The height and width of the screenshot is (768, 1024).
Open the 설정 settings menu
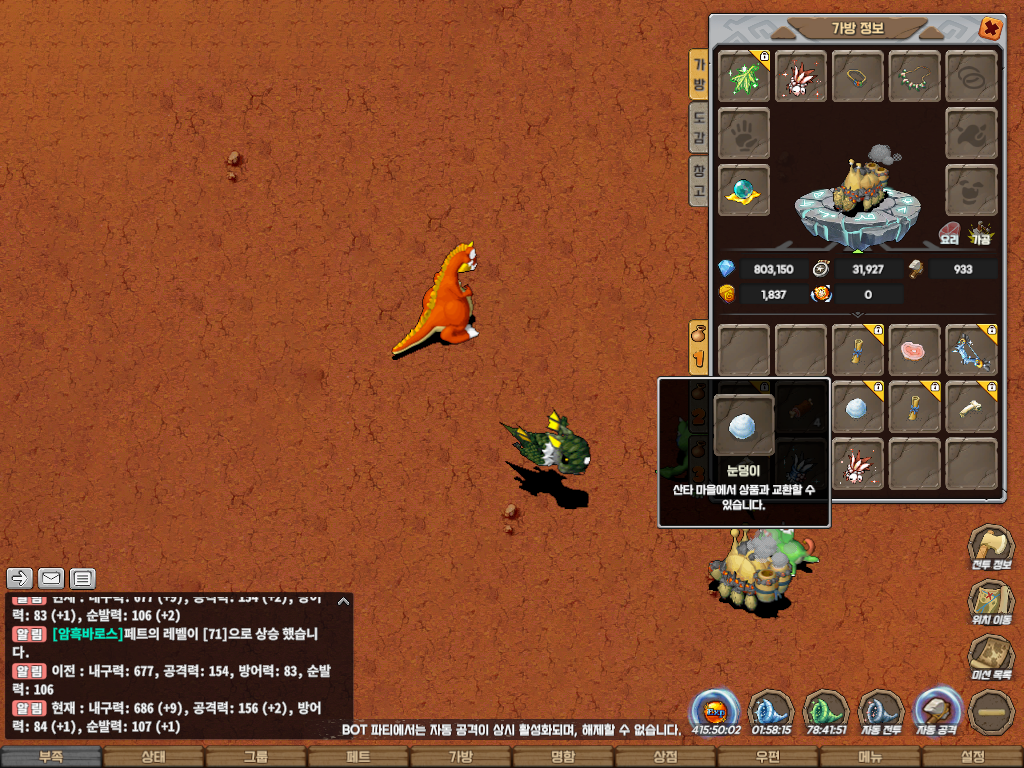coord(972,757)
